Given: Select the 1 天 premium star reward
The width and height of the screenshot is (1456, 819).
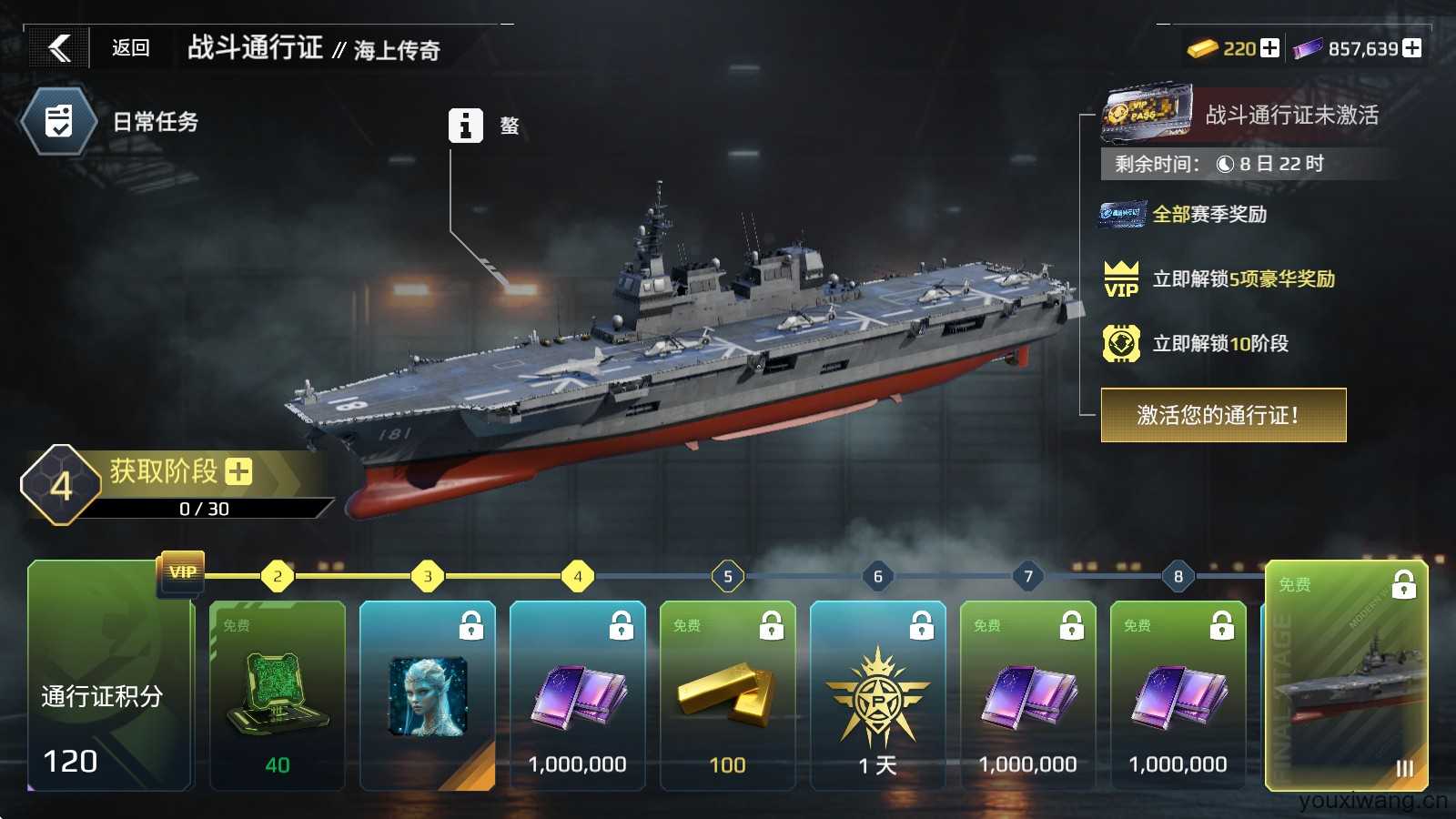Looking at the screenshot, I should pos(878,696).
